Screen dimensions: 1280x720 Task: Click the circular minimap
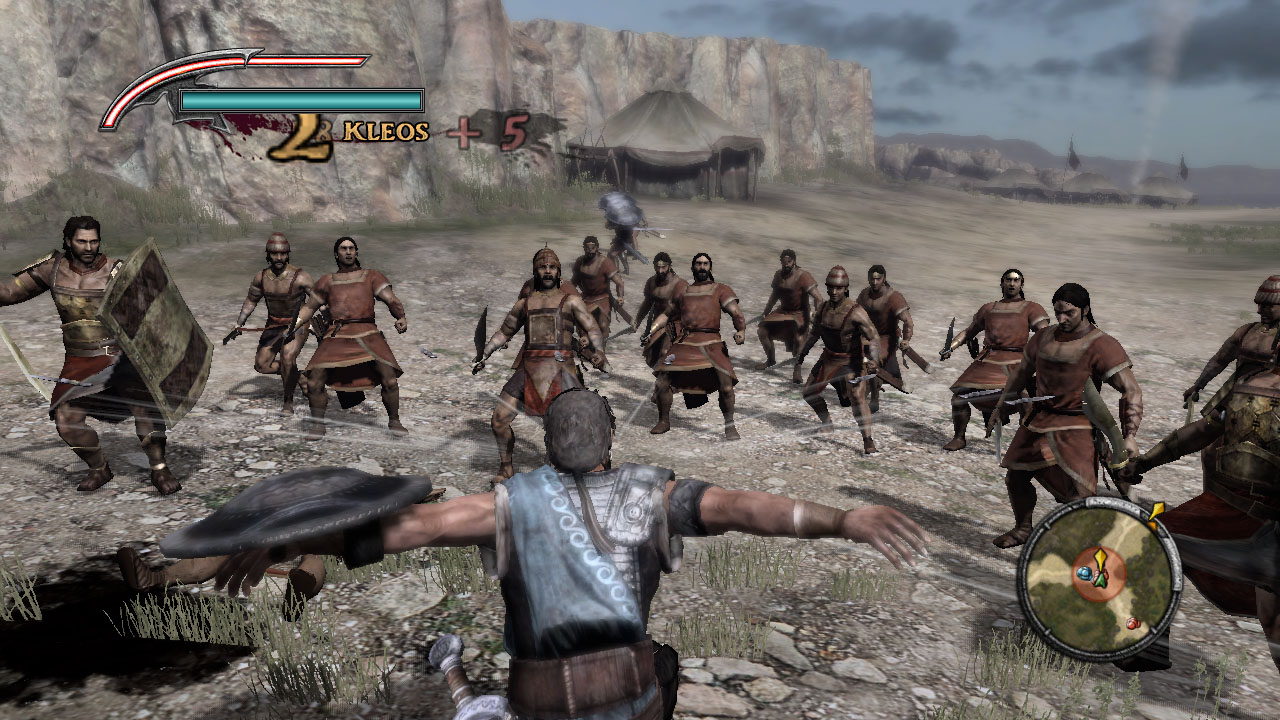point(1098,578)
